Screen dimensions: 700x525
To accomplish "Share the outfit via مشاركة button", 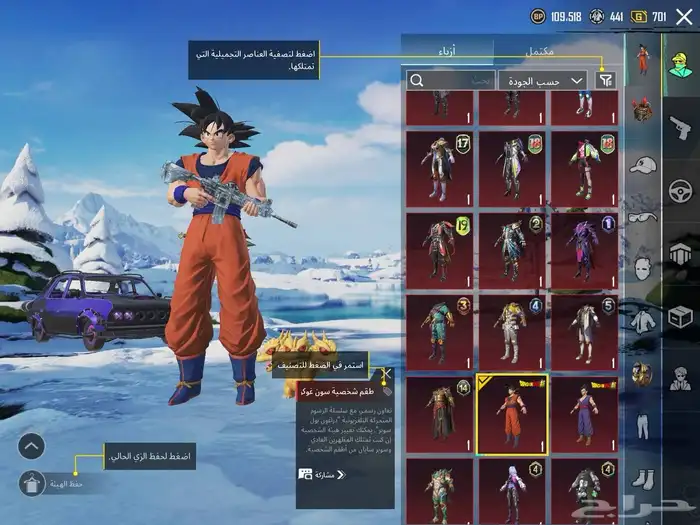I will (322, 474).
